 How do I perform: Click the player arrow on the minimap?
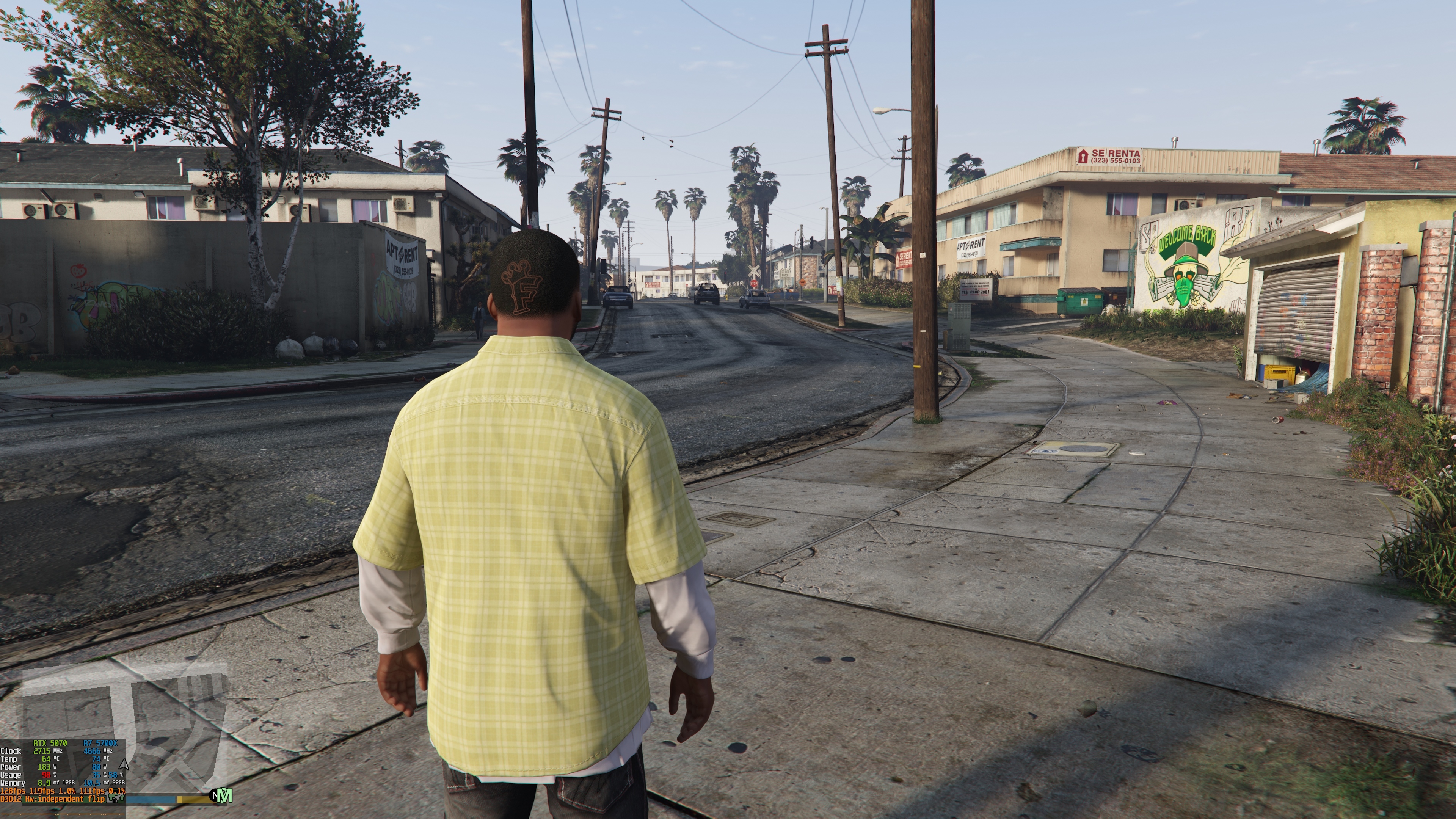[x=124, y=765]
